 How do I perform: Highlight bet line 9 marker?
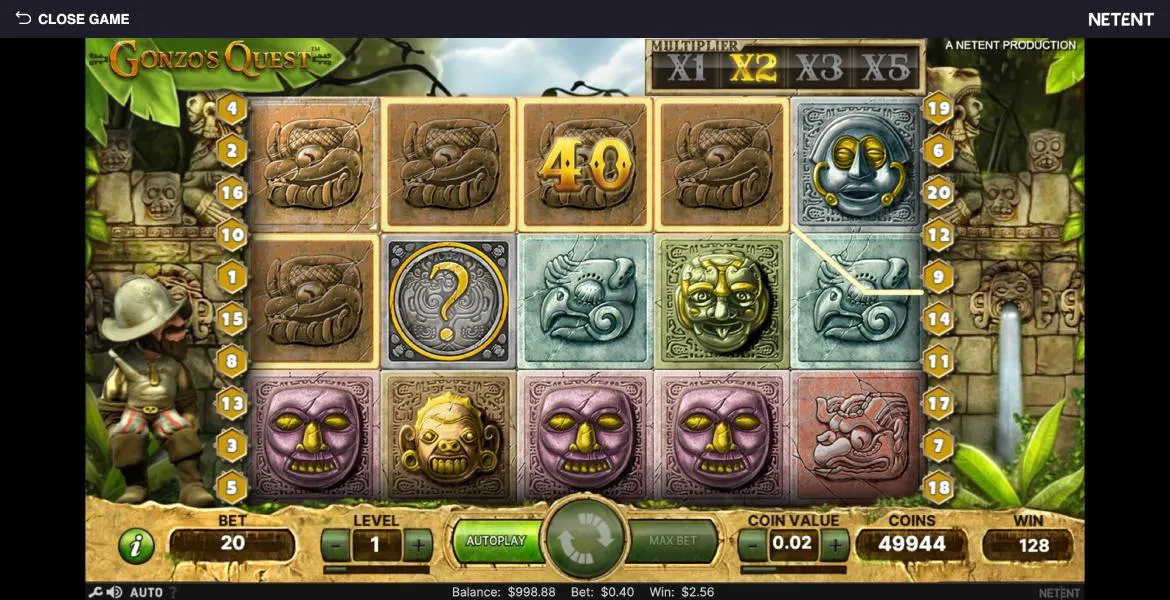938,277
